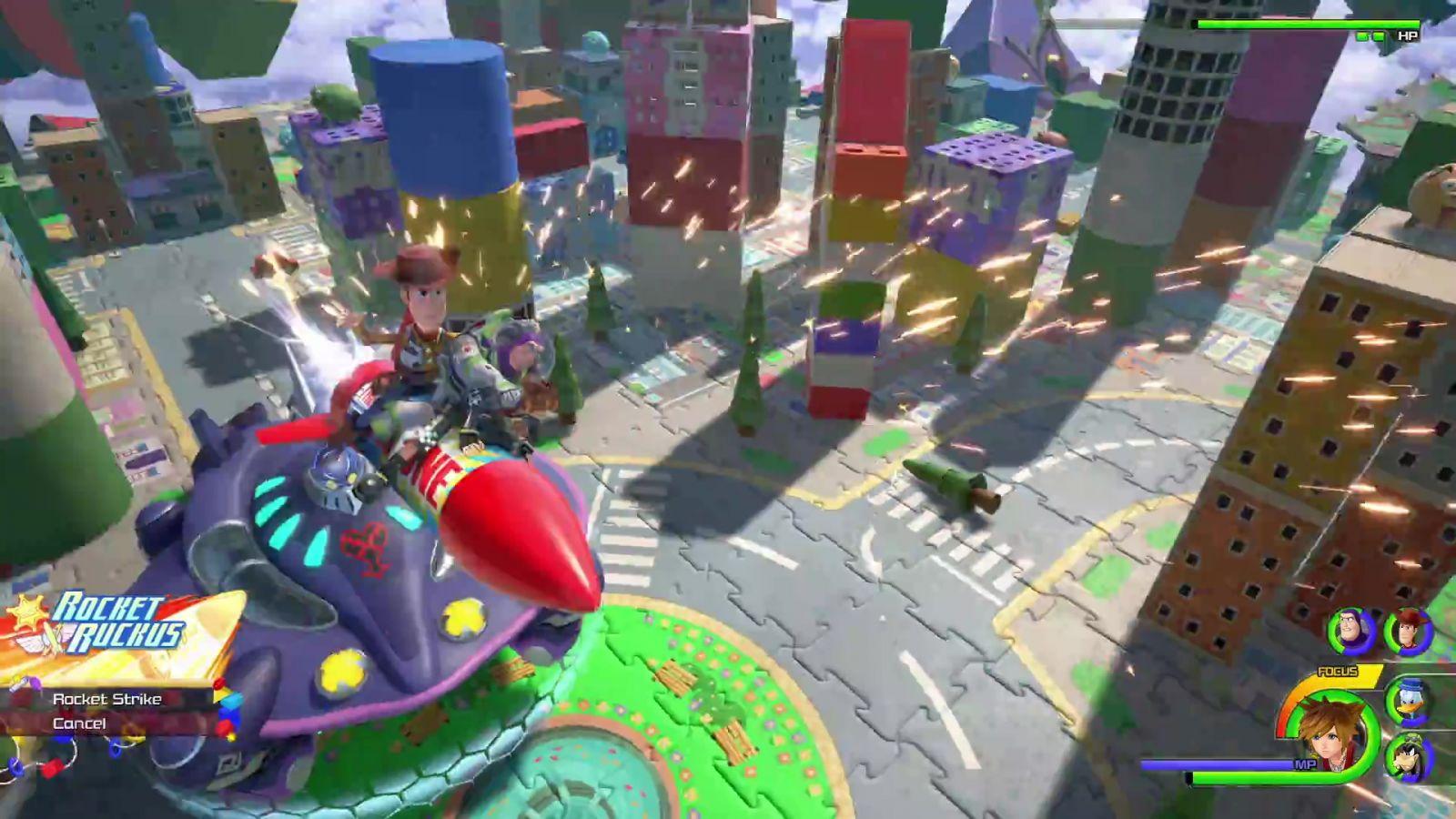
Task: Select the Rocket Strike command
Action: [x=106, y=699]
